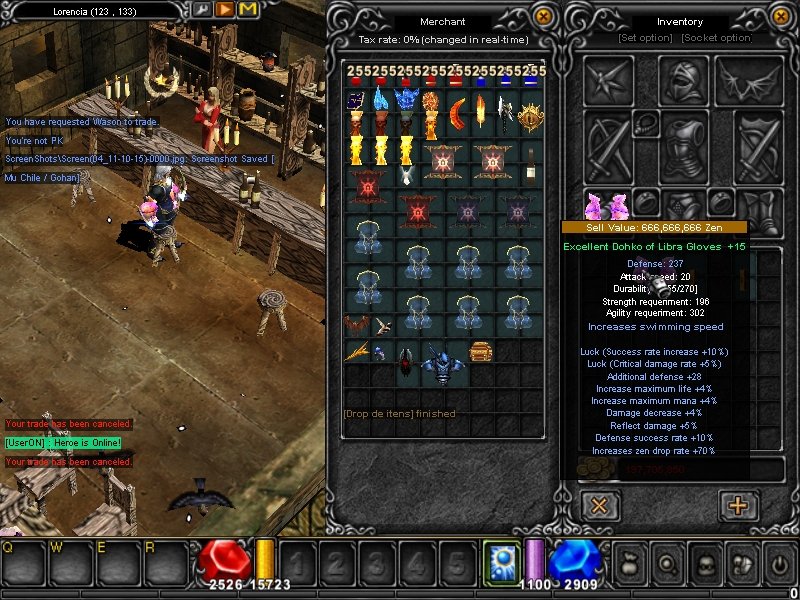This screenshot has width=800, height=600.
Task: Select the wine bottle item in the merchant shop
Action: click(530, 162)
